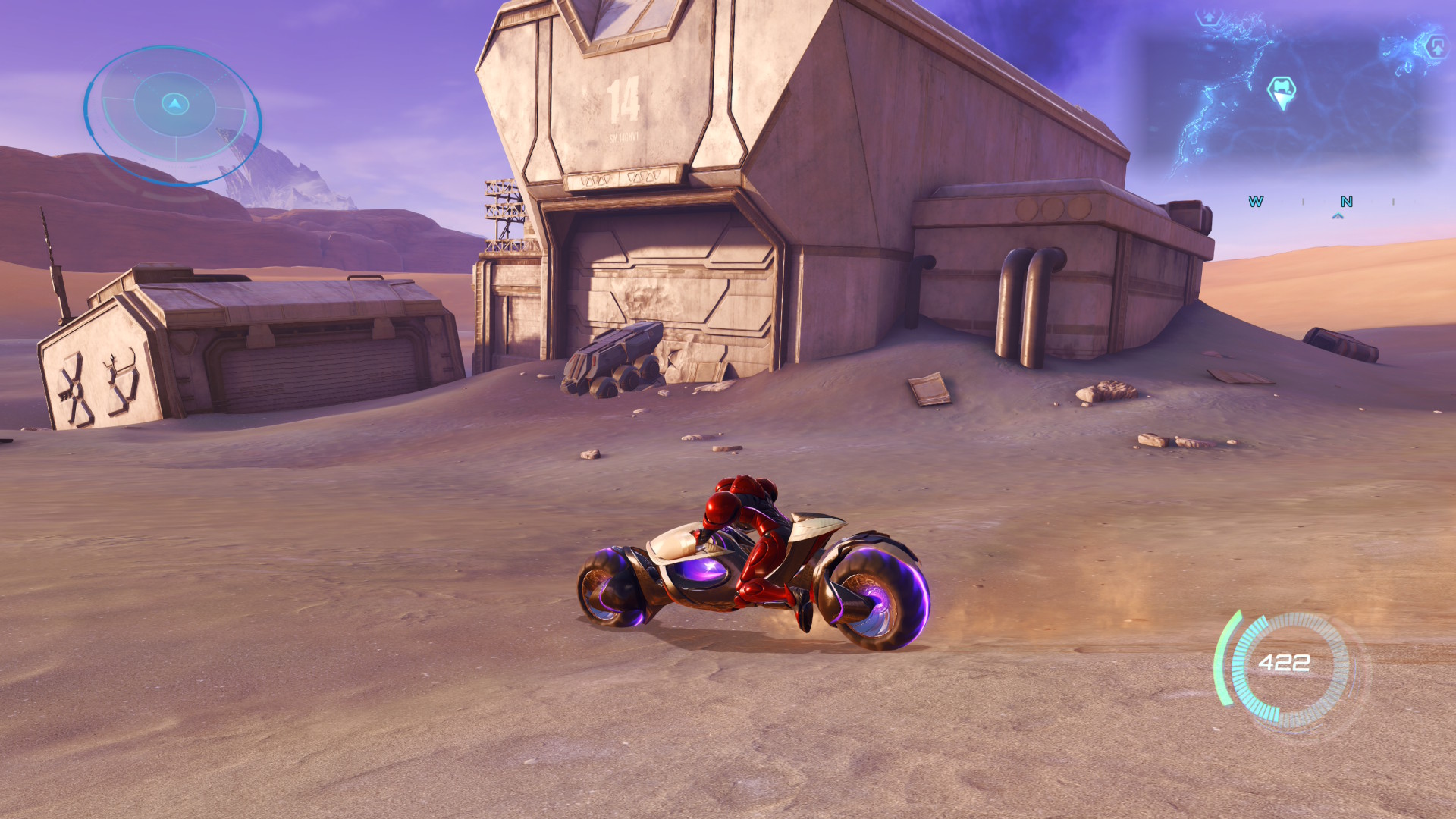Click the N heading on the compass
This screenshot has height=819, width=1456.
(1347, 202)
